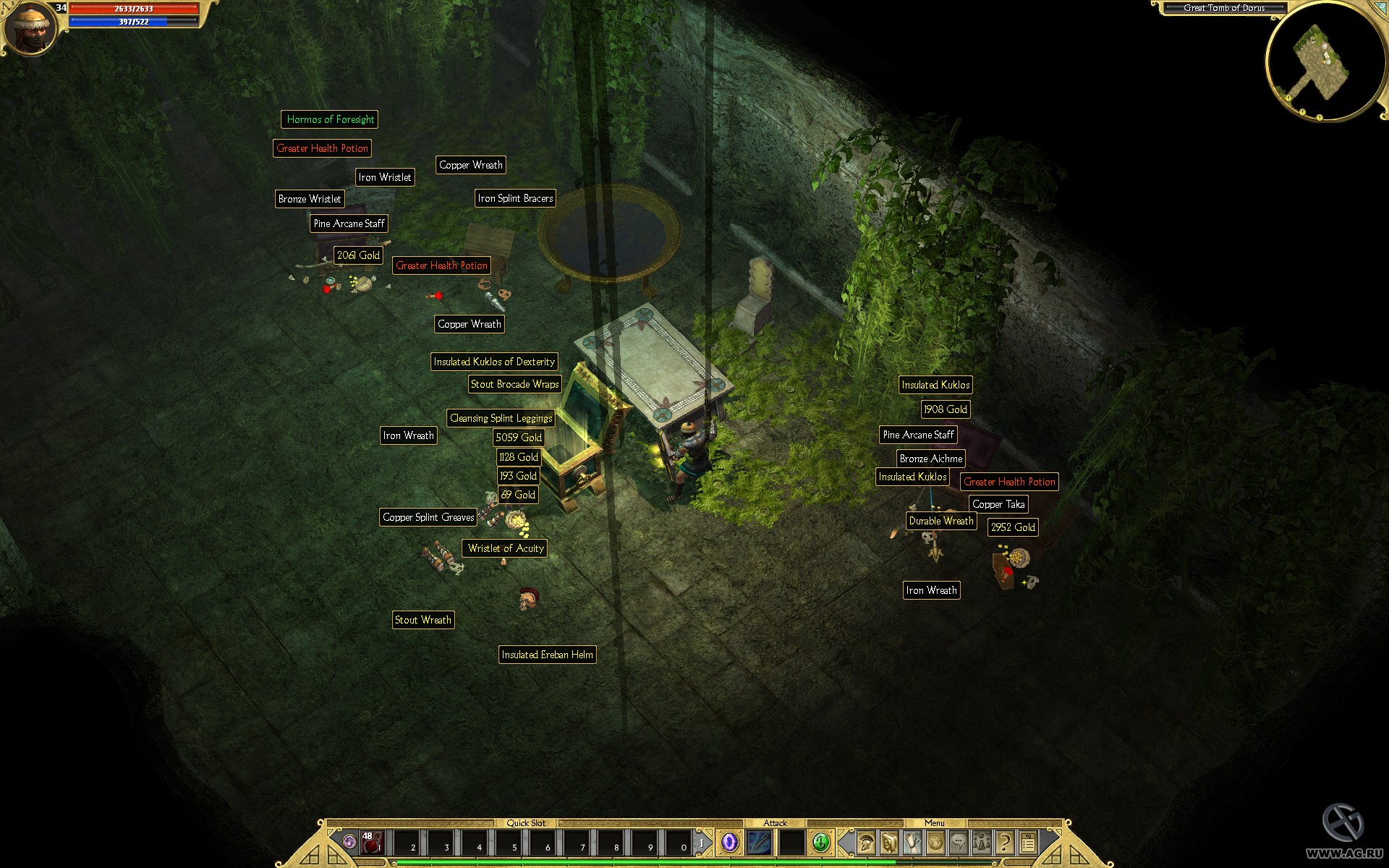The height and width of the screenshot is (868, 1389).
Task: Open the skills window via the book icon
Action: point(888,843)
